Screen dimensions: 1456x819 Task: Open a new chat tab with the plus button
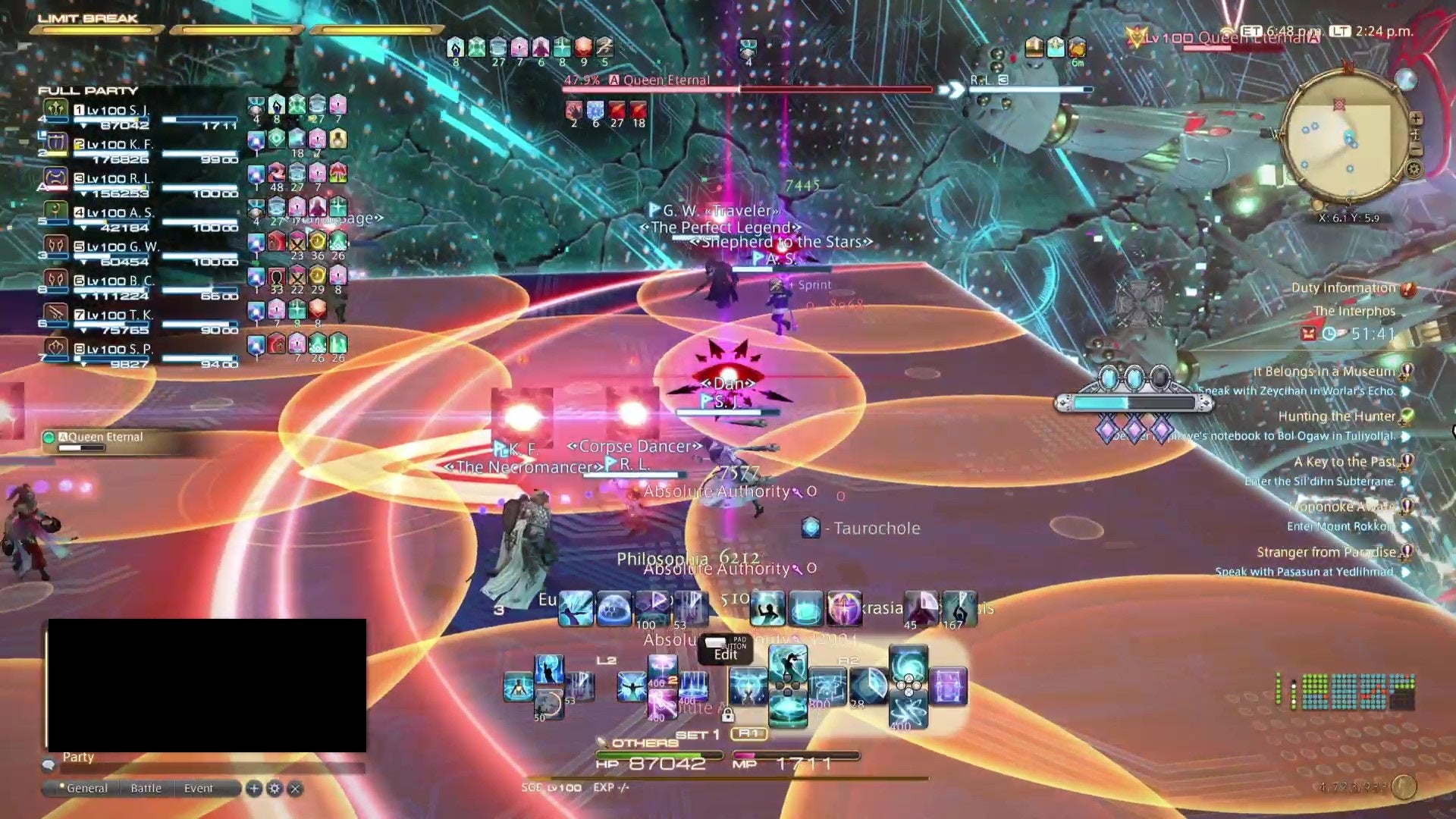click(254, 789)
